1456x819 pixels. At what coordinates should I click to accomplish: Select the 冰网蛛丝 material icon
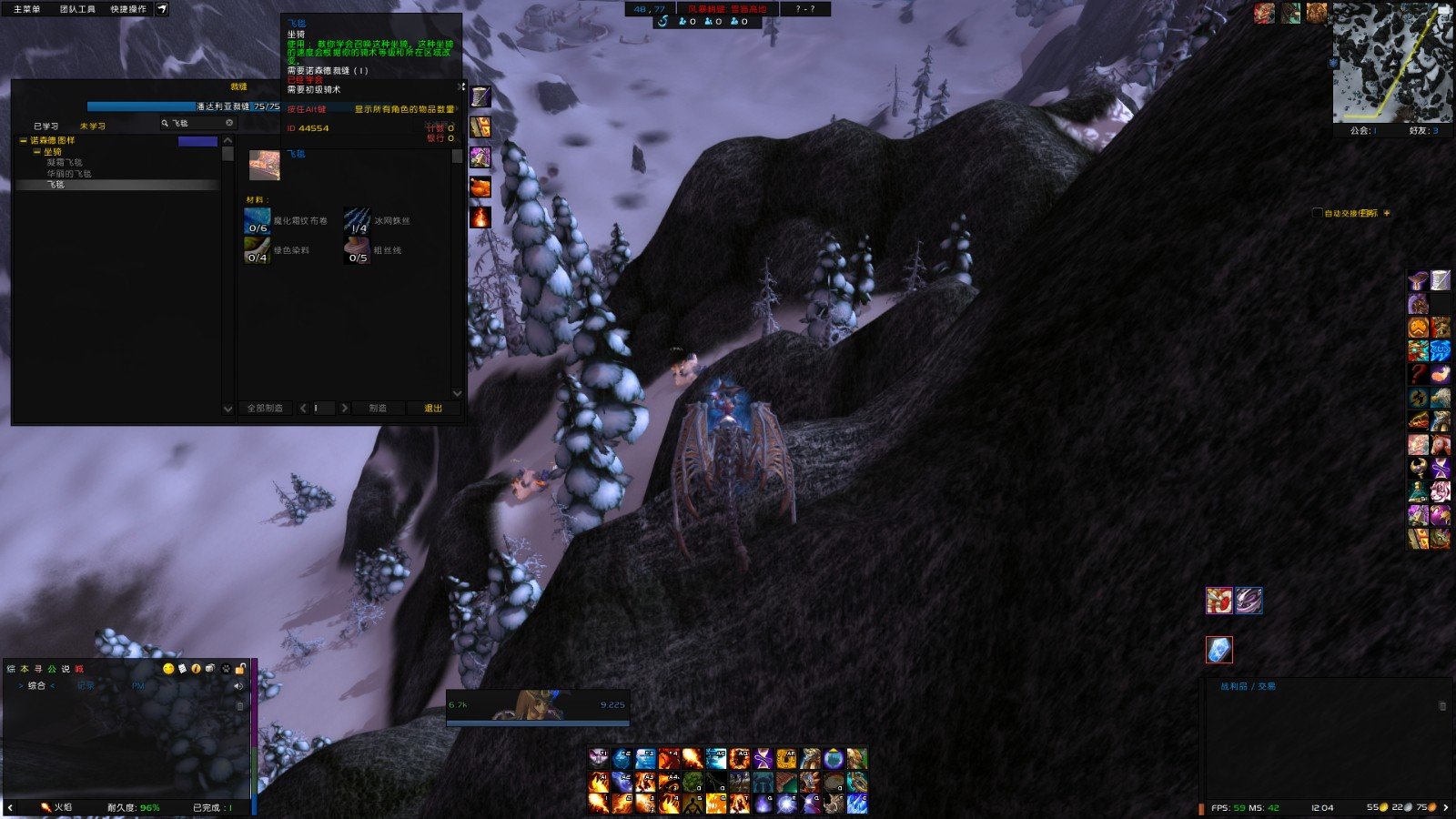click(x=358, y=221)
